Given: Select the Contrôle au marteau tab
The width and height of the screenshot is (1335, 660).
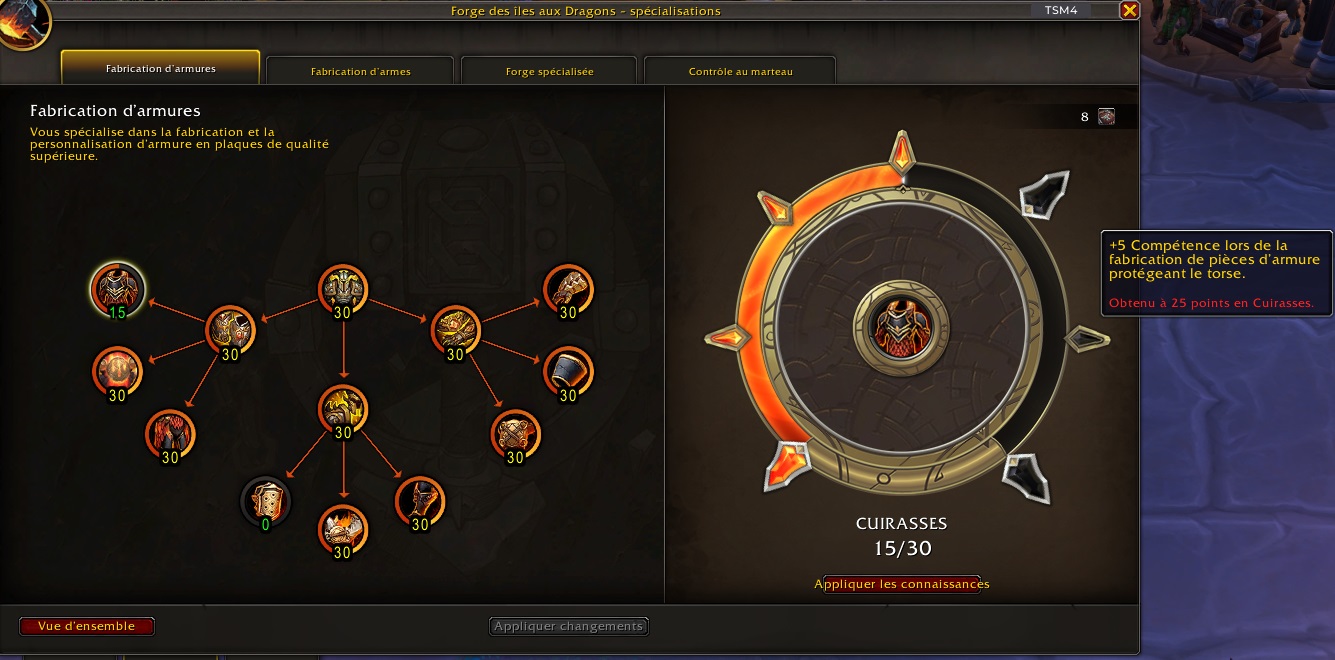Looking at the screenshot, I should pyautogui.click(x=740, y=71).
